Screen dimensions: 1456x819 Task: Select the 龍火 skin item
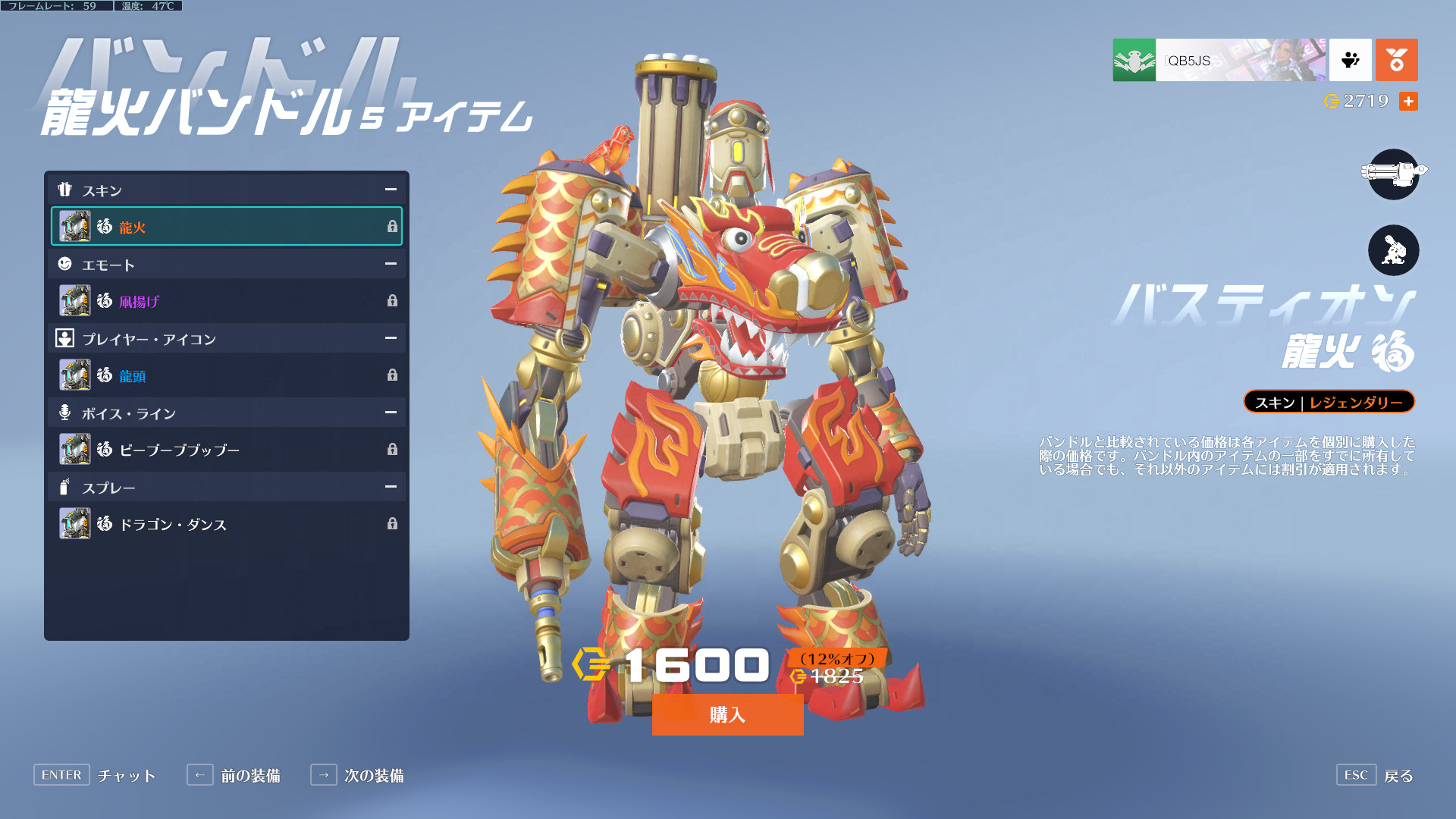[x=226, y=226]
